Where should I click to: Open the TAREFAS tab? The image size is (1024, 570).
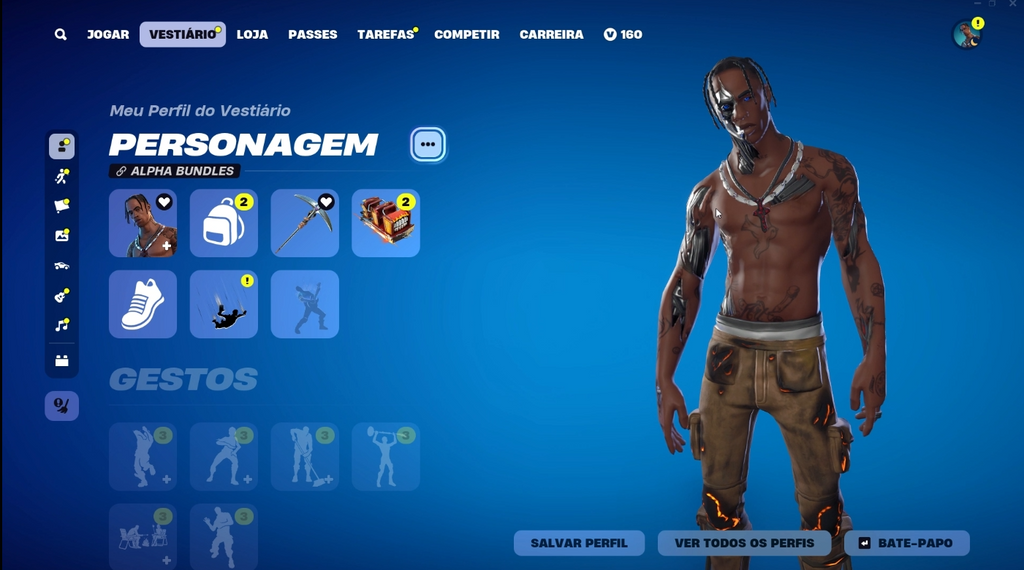point(385,35)
